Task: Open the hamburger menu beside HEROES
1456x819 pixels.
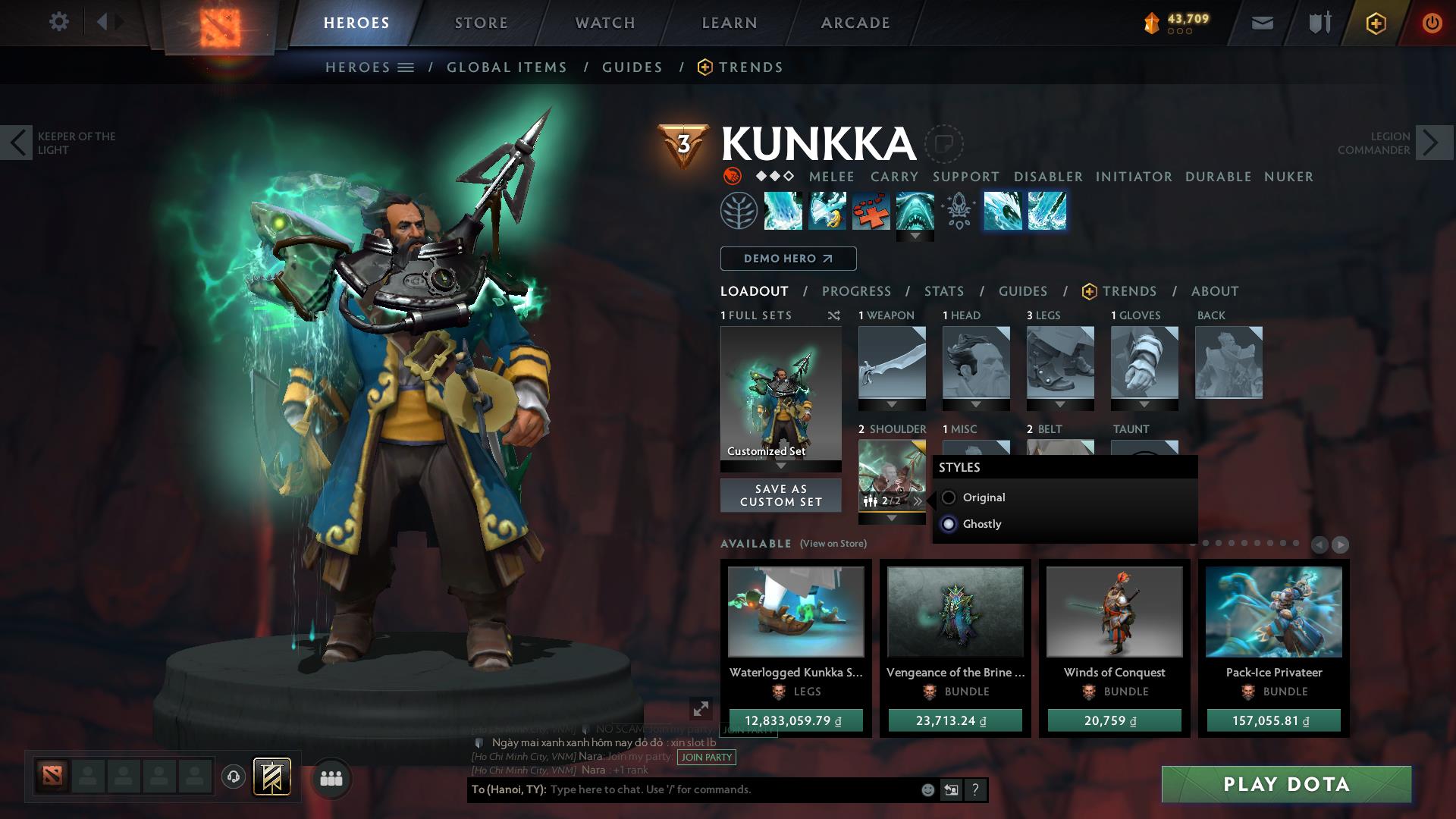Action: (x=405, y=67)
